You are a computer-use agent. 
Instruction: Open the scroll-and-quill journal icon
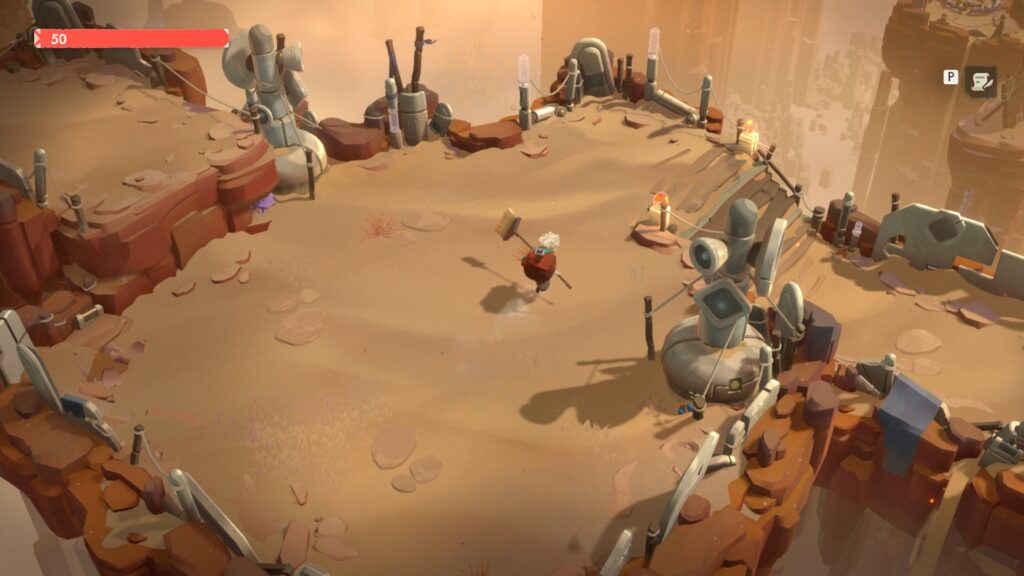point(980,81)
